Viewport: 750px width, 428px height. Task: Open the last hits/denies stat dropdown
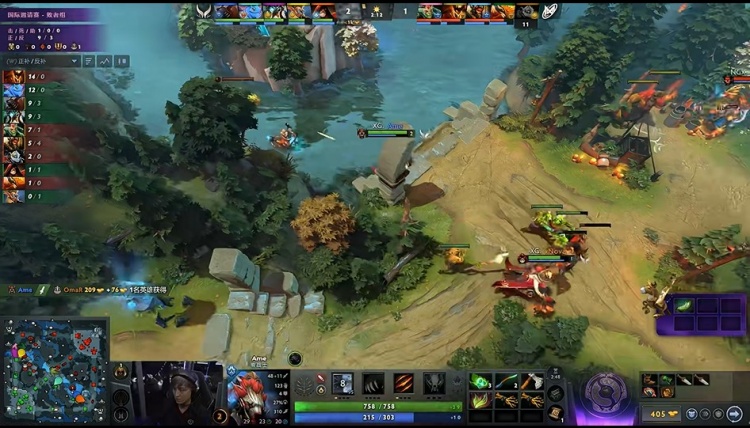[x=41, y=61]
